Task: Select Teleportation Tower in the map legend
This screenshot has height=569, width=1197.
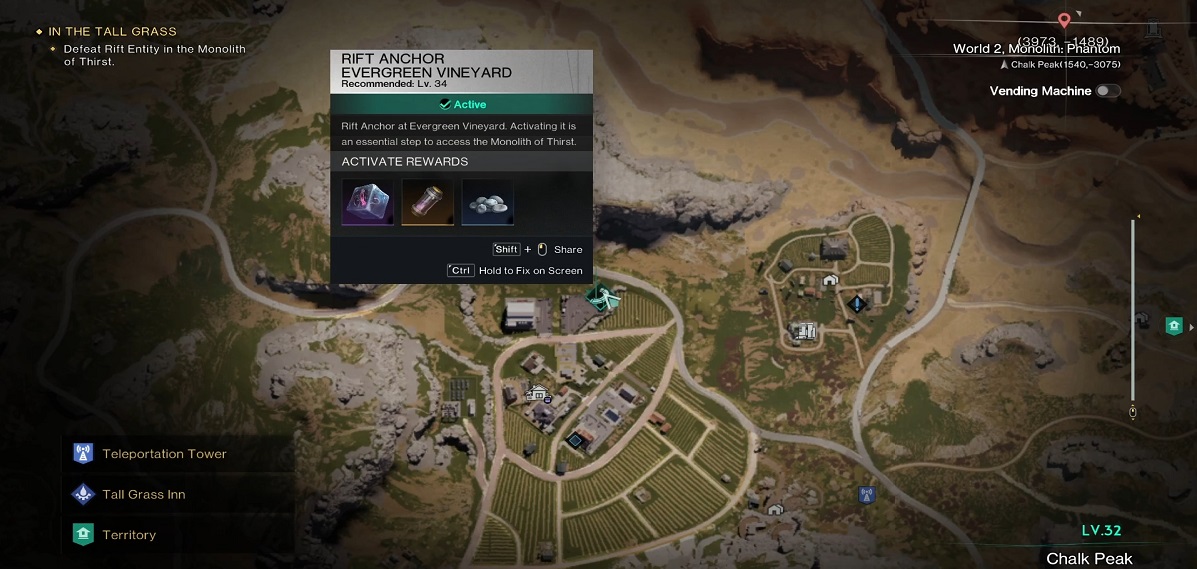Action: (x=164, y=454)
